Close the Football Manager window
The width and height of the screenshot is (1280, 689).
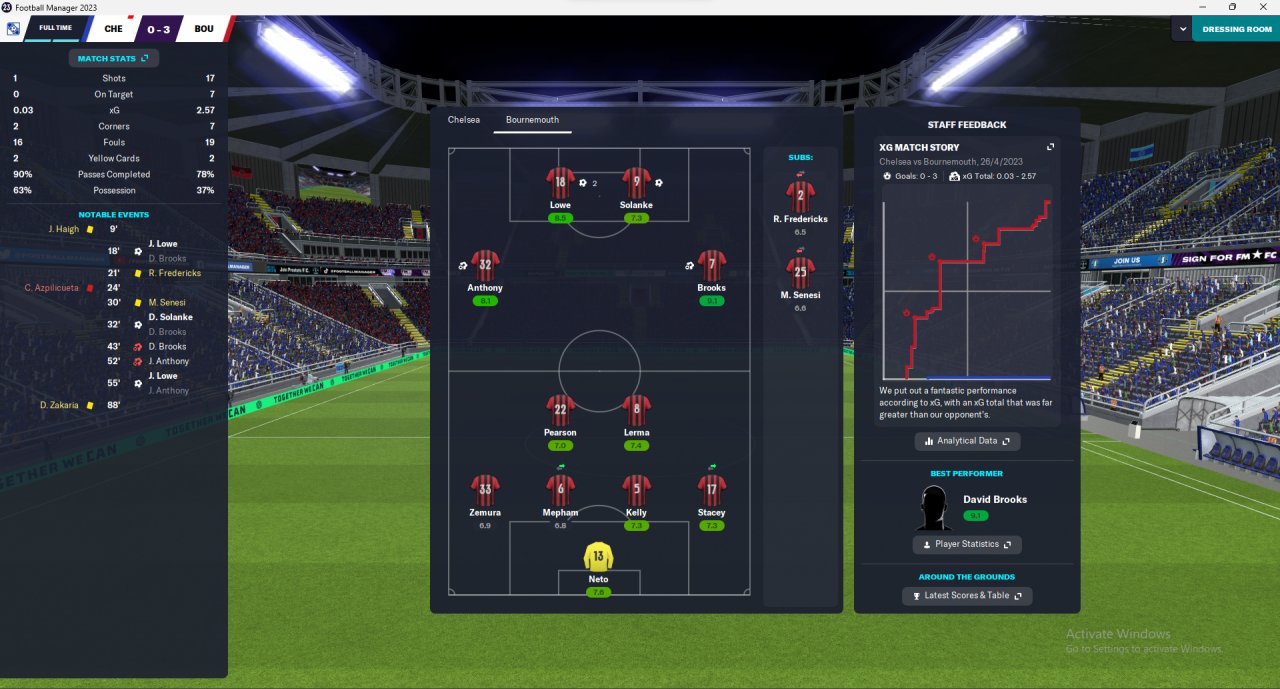(x=1261, y=7)
